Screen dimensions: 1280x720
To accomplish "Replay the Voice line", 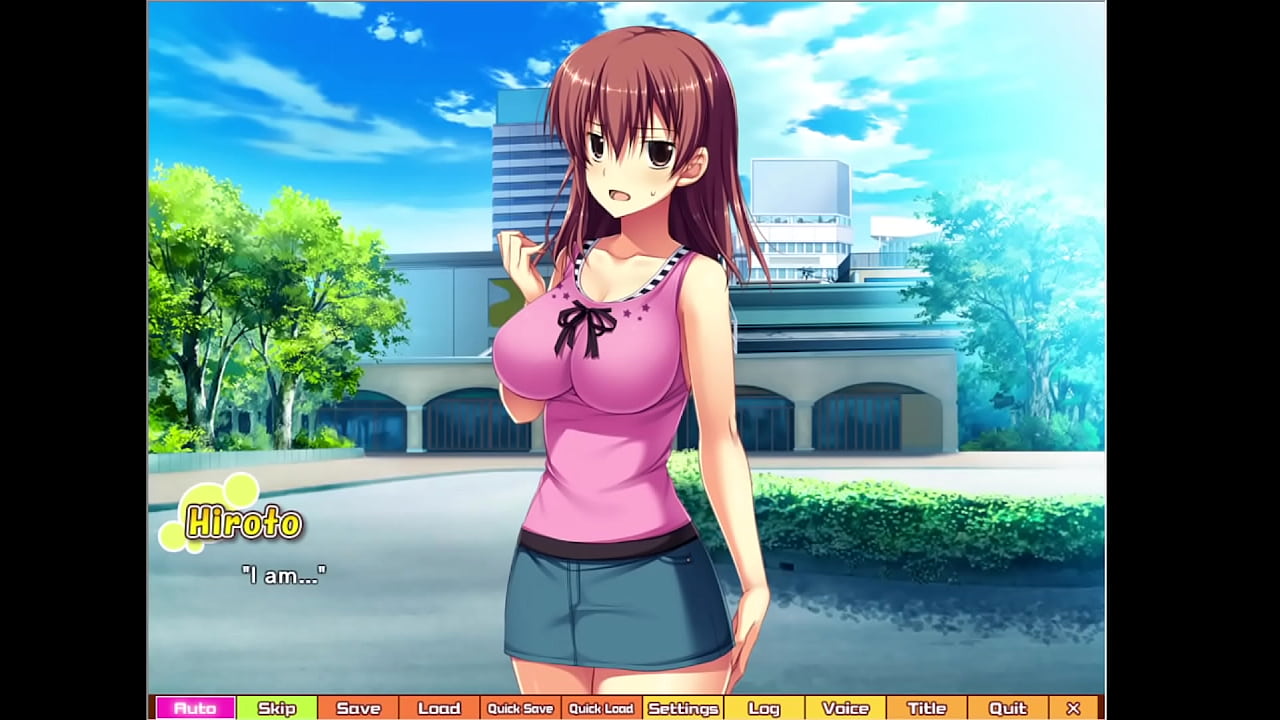I will (845, 708).
